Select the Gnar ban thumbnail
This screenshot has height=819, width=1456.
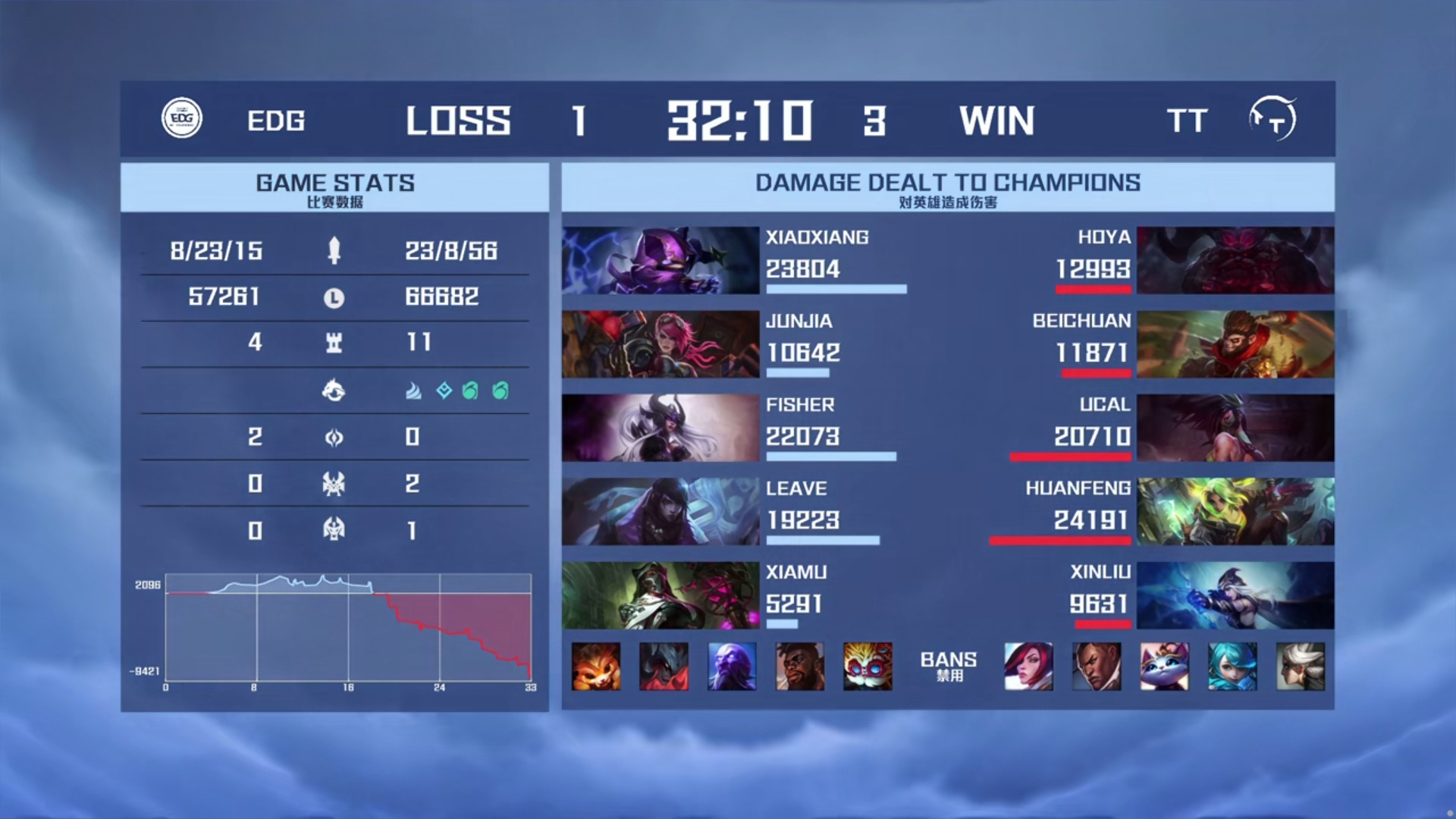click(597, 666)
